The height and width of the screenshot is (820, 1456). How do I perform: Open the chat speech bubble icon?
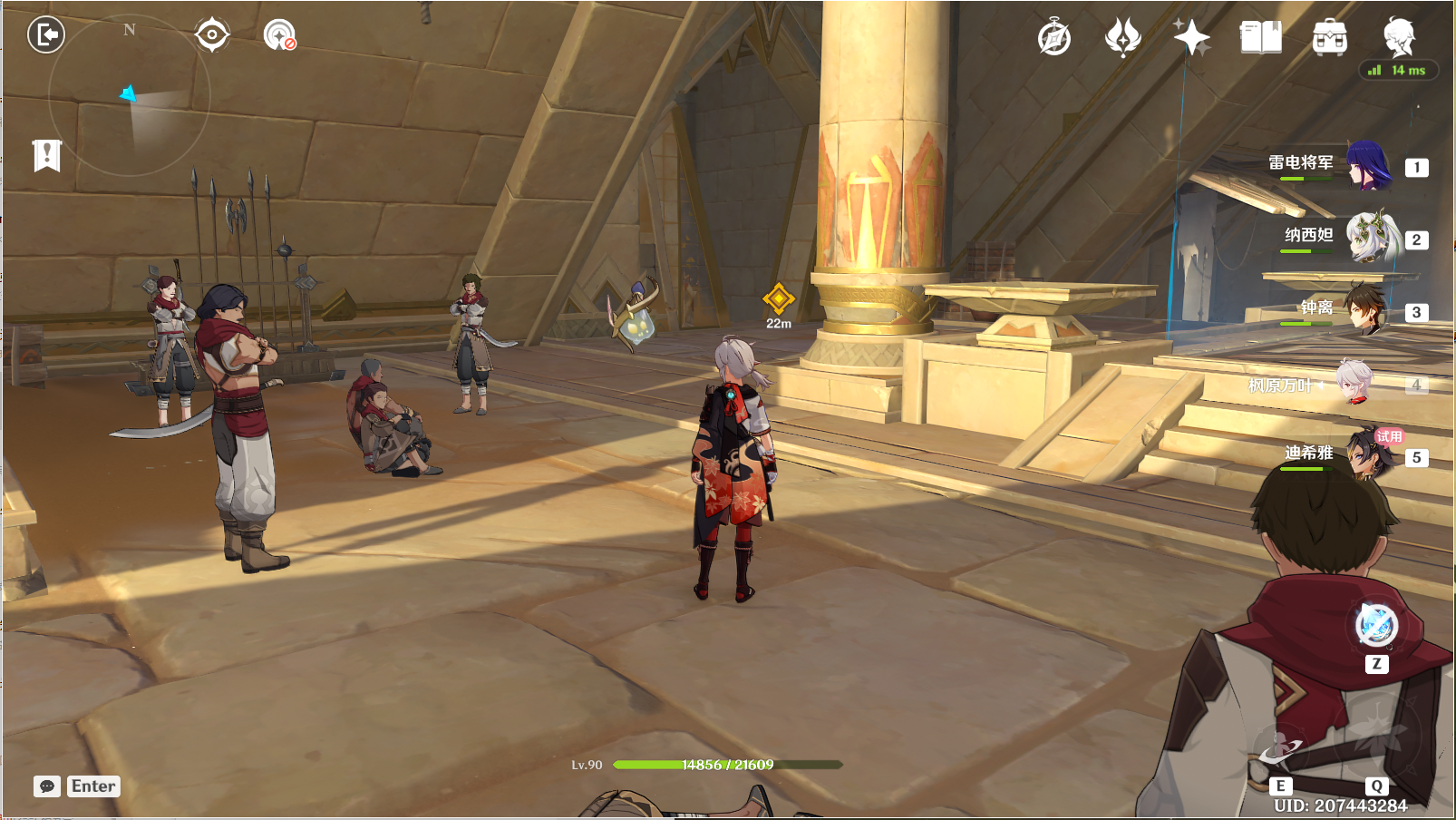[x=47, y=786]
